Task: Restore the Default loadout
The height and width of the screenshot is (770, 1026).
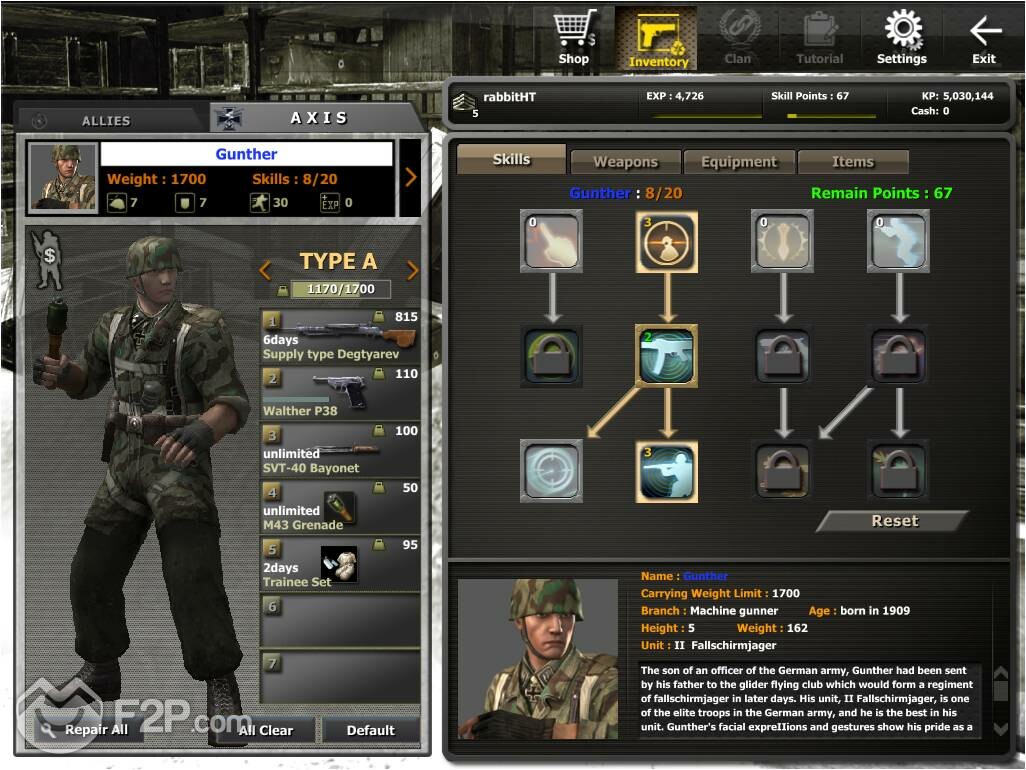Action: pos(370,730)
